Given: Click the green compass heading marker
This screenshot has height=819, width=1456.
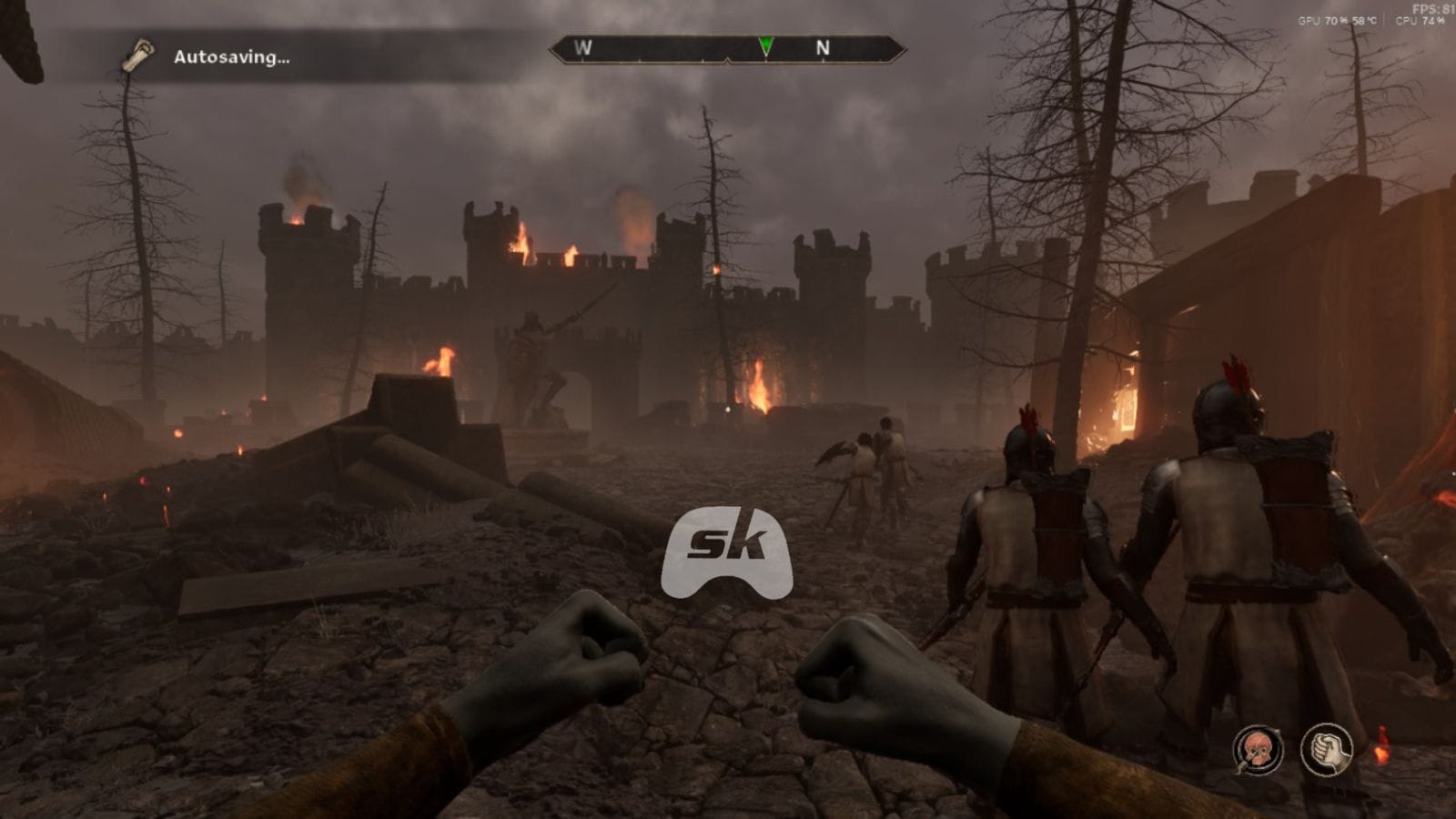Looking at the screenshot, I should click(766, 44).
